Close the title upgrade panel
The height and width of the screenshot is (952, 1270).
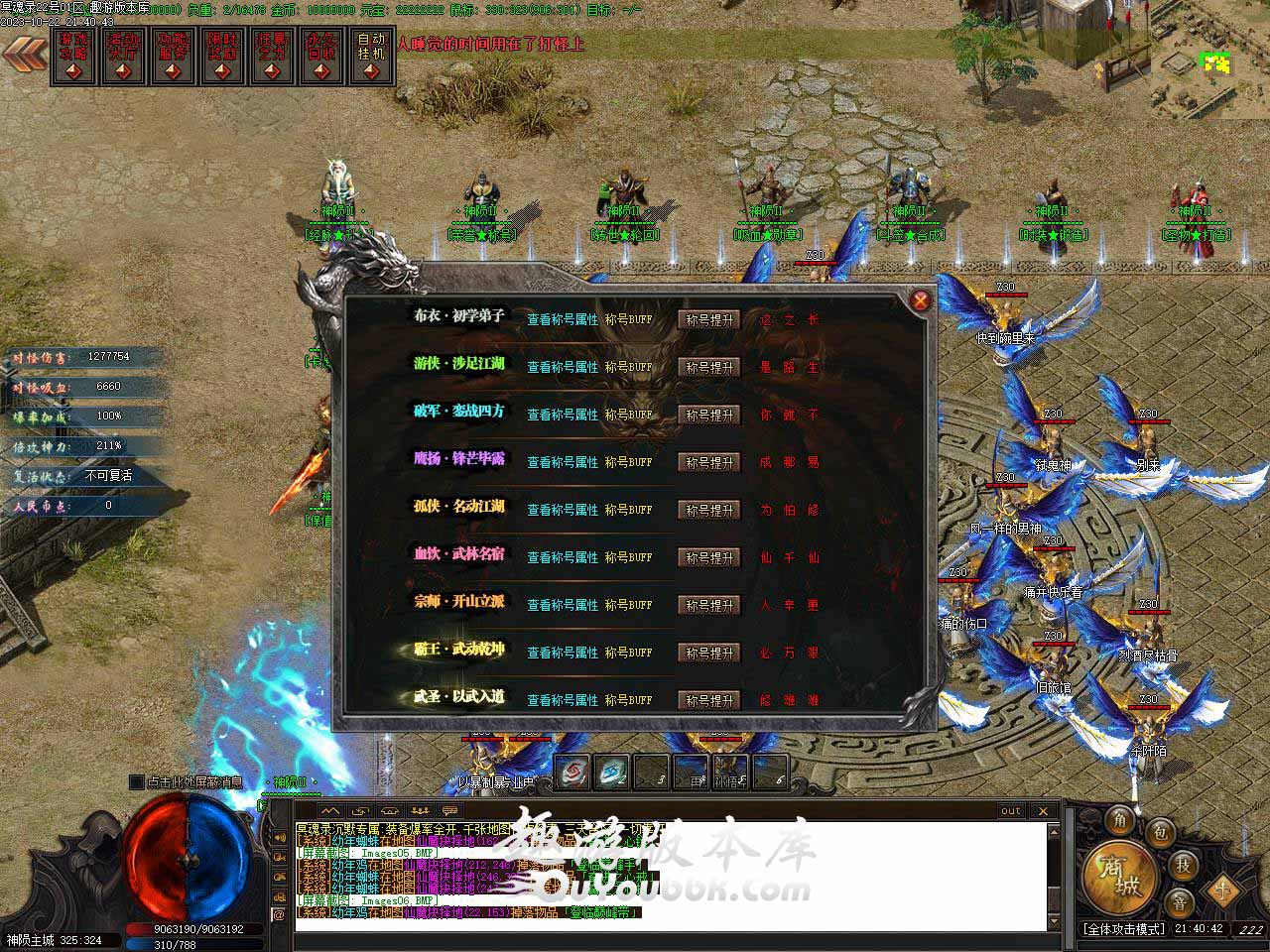(x=921, y=300)
